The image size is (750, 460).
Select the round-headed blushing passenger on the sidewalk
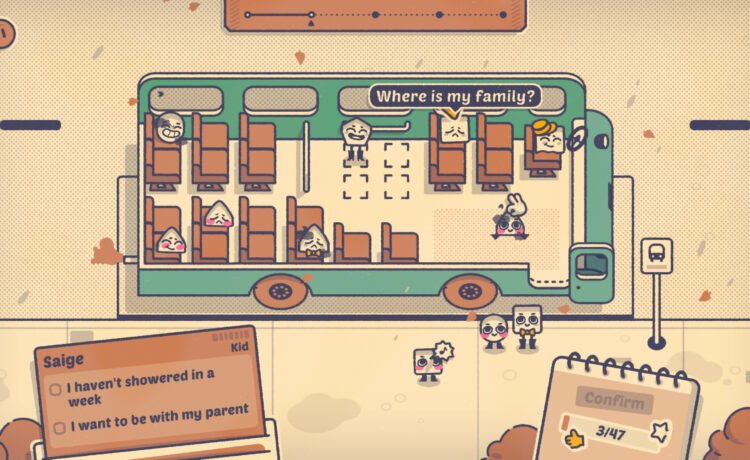493,330
